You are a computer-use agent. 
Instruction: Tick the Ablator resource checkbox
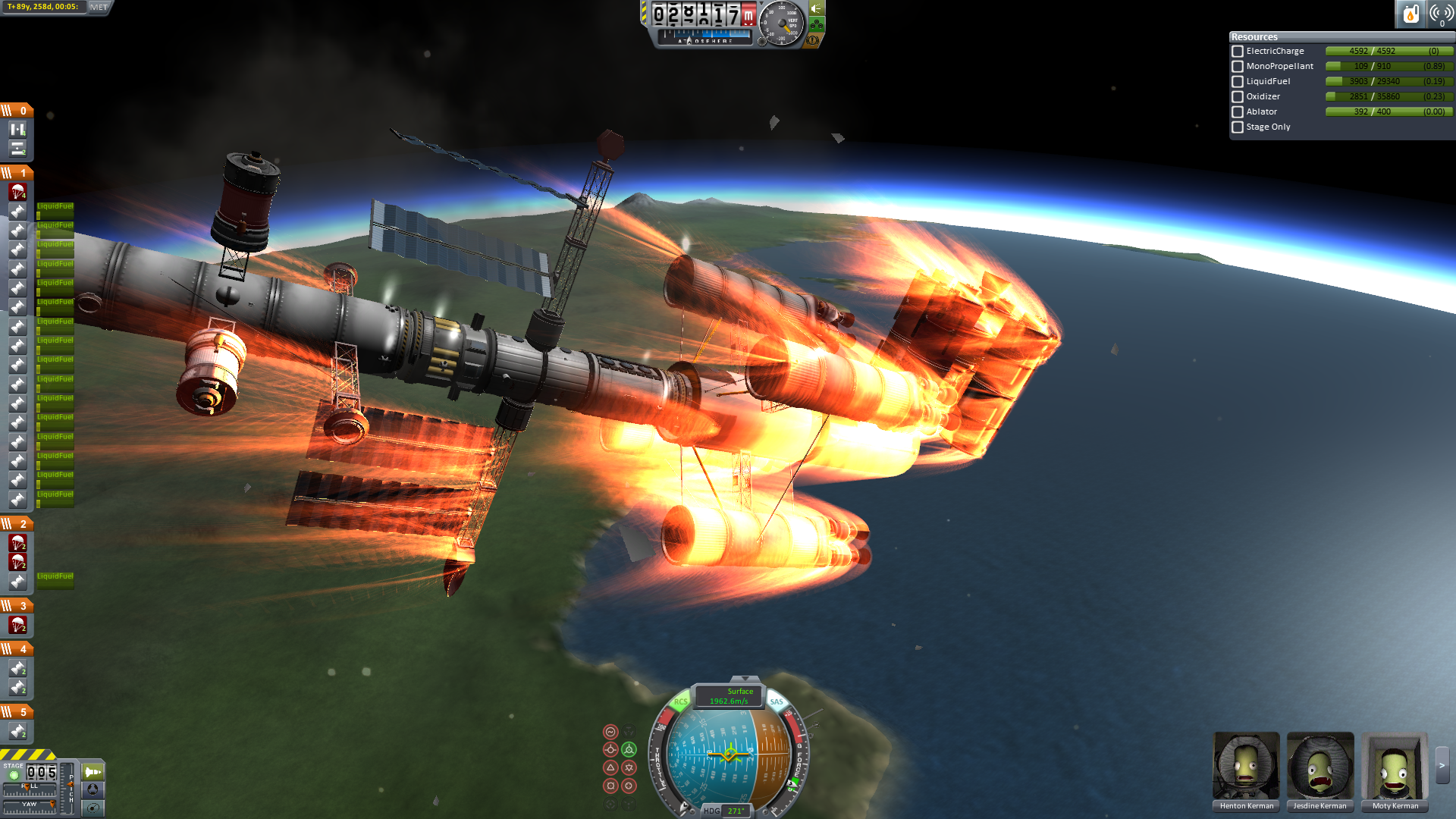click(1238, 112)
